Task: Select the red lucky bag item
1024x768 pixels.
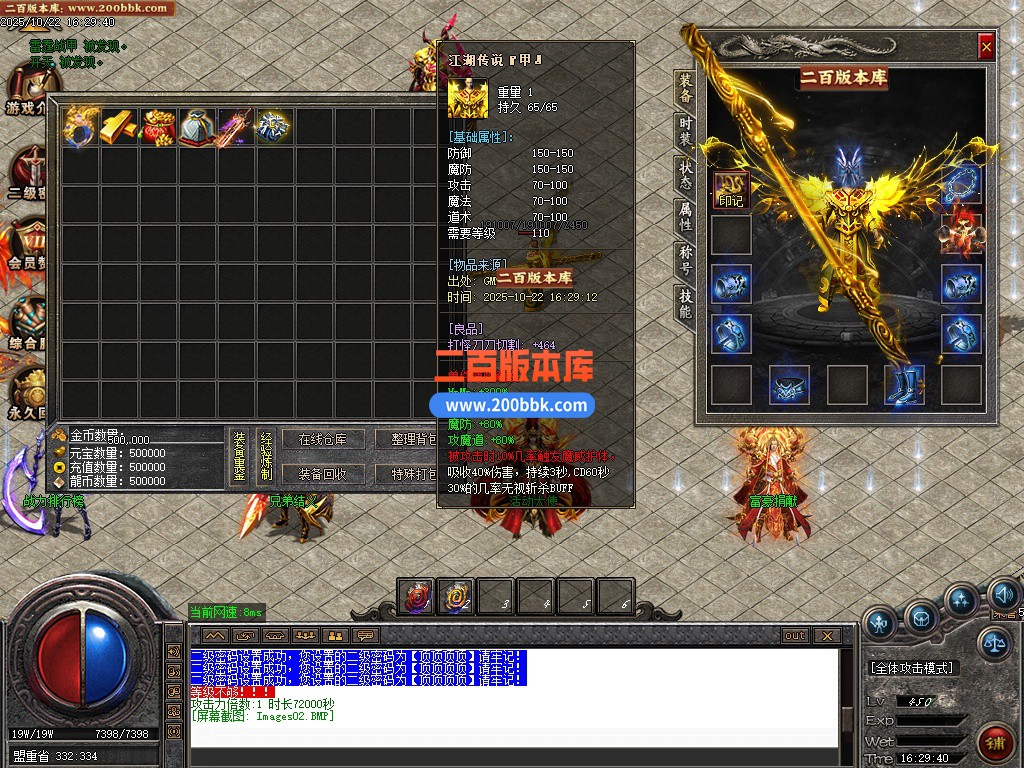Action: [x=158, y=127]
